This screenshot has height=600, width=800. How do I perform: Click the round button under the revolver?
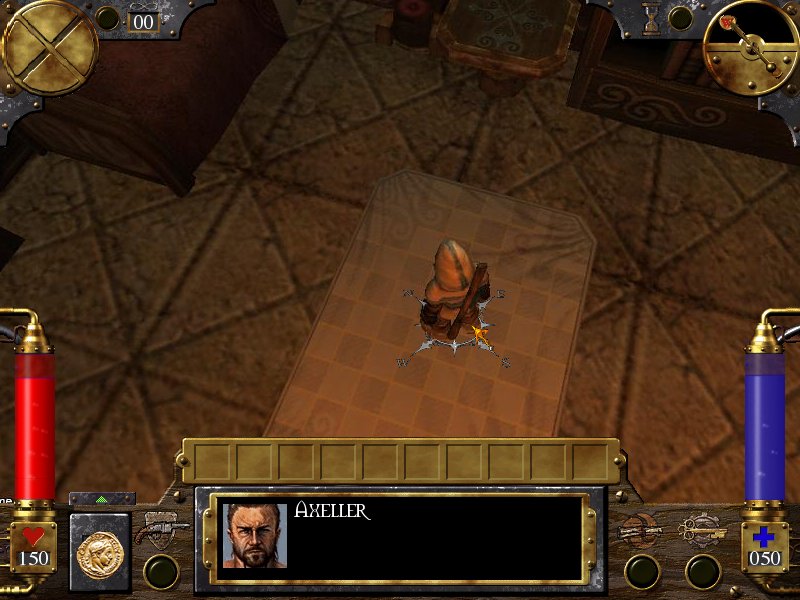pyautogui.click(x=160, y=571)
